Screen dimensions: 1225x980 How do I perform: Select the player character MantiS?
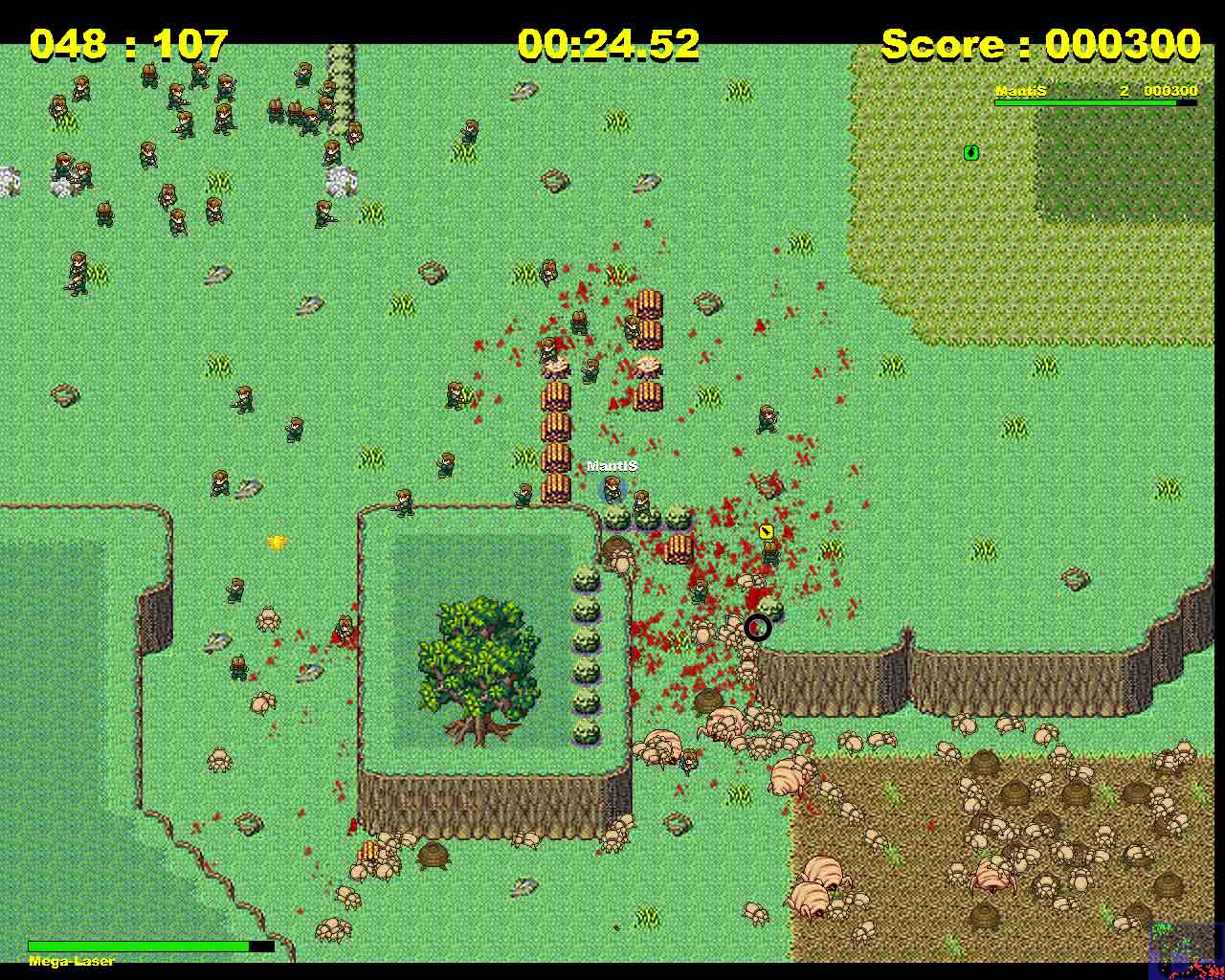click(x=612, y=491)
